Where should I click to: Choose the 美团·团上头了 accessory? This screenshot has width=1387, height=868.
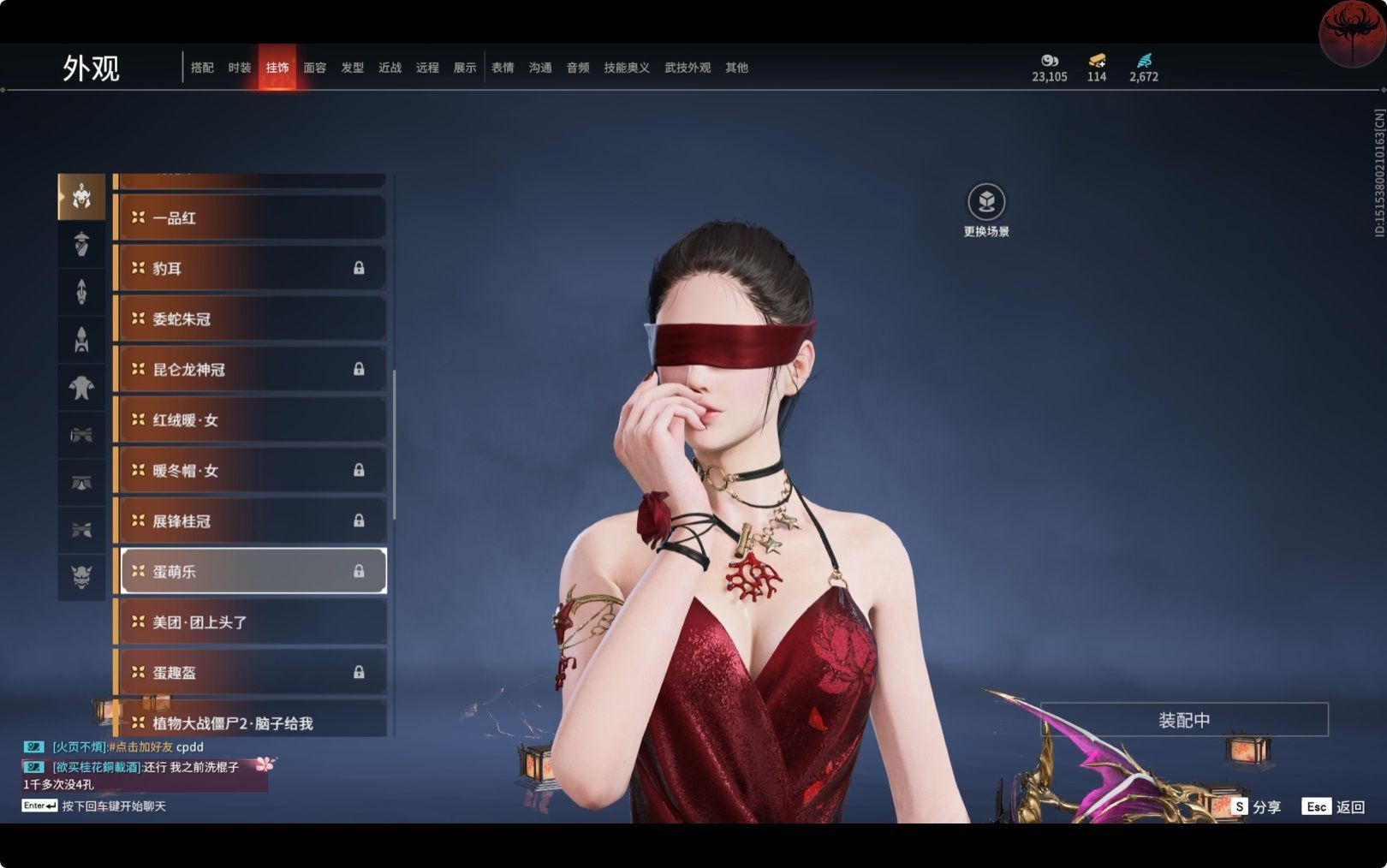[250, 622]
